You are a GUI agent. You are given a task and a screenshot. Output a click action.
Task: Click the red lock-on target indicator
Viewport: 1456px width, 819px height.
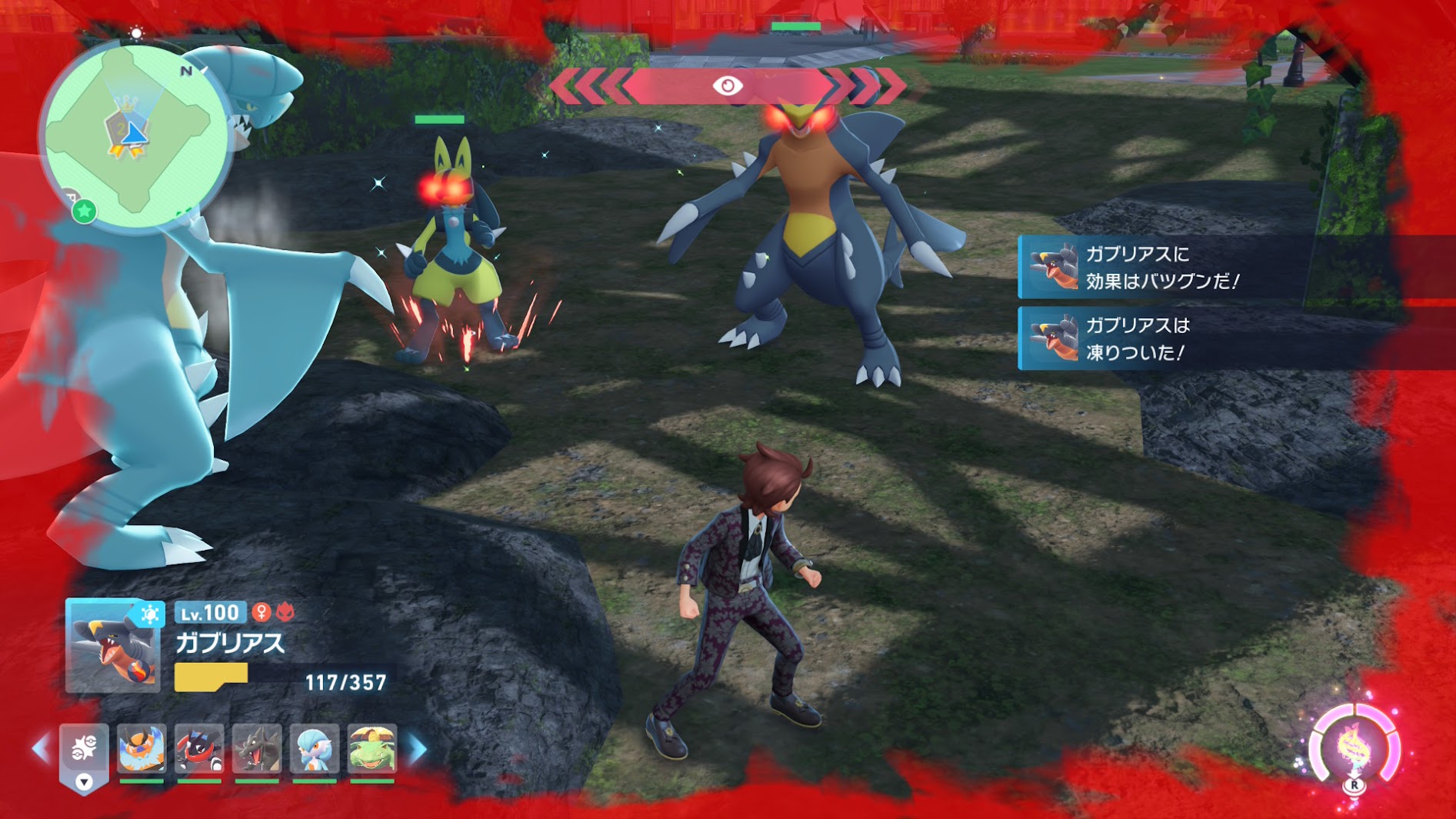click(x=728, y=85)
